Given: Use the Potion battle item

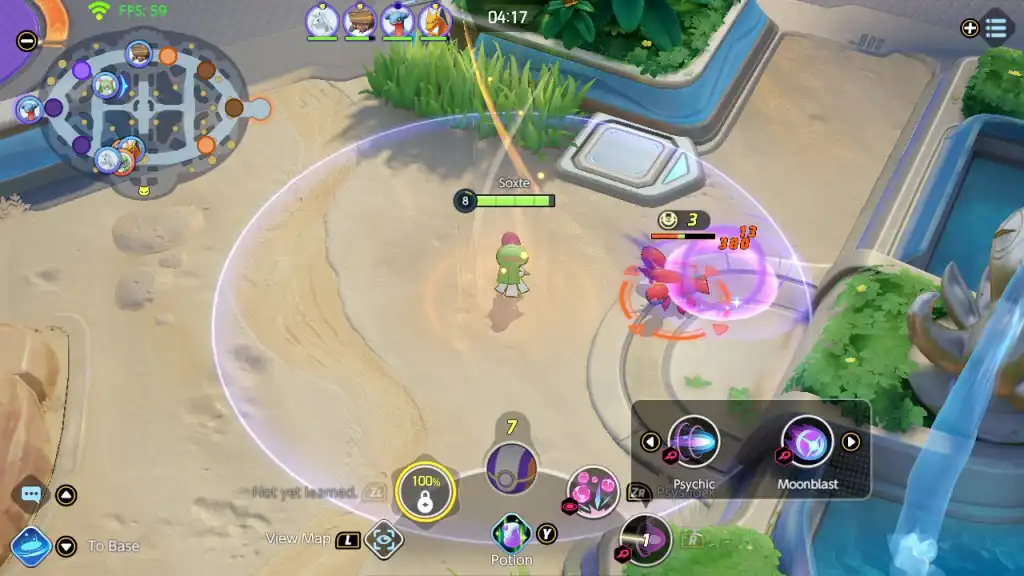Looking at the screenshot, I should coord(511,533).
